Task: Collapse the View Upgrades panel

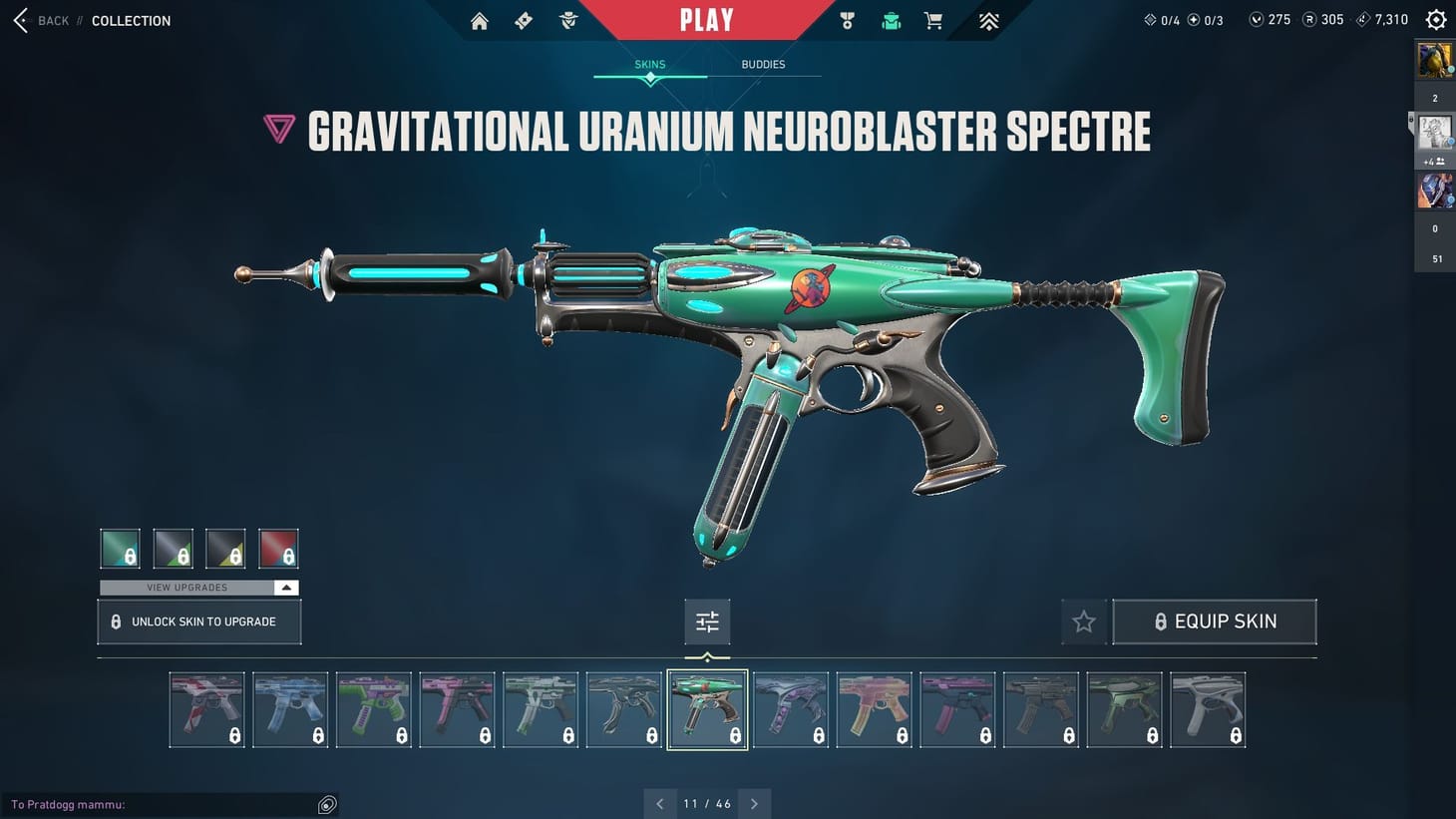Action: (286, 588)
